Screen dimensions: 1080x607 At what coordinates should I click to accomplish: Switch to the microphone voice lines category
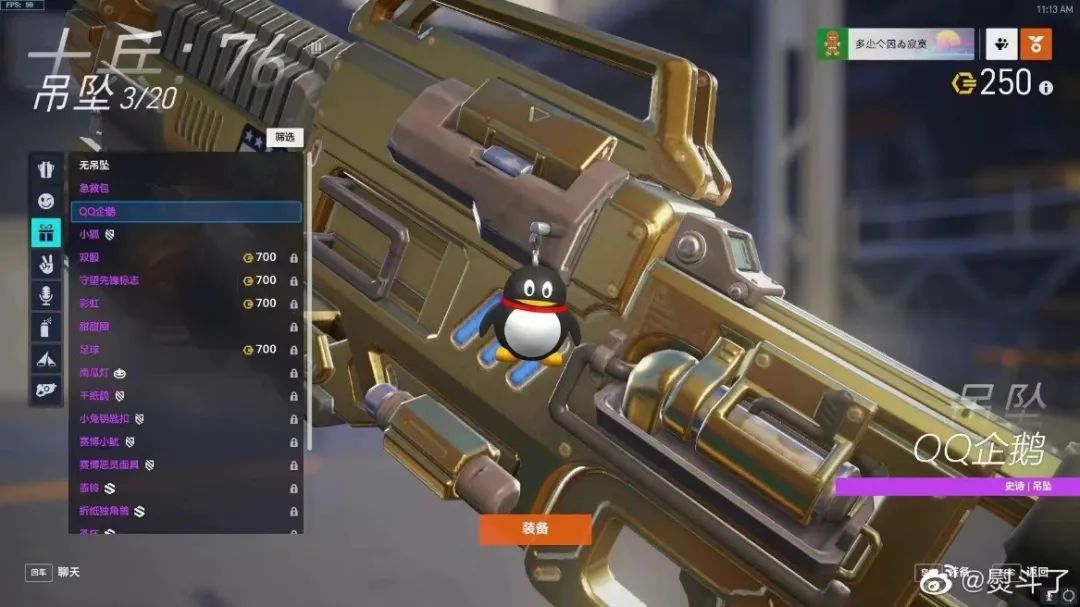[46, 295]
